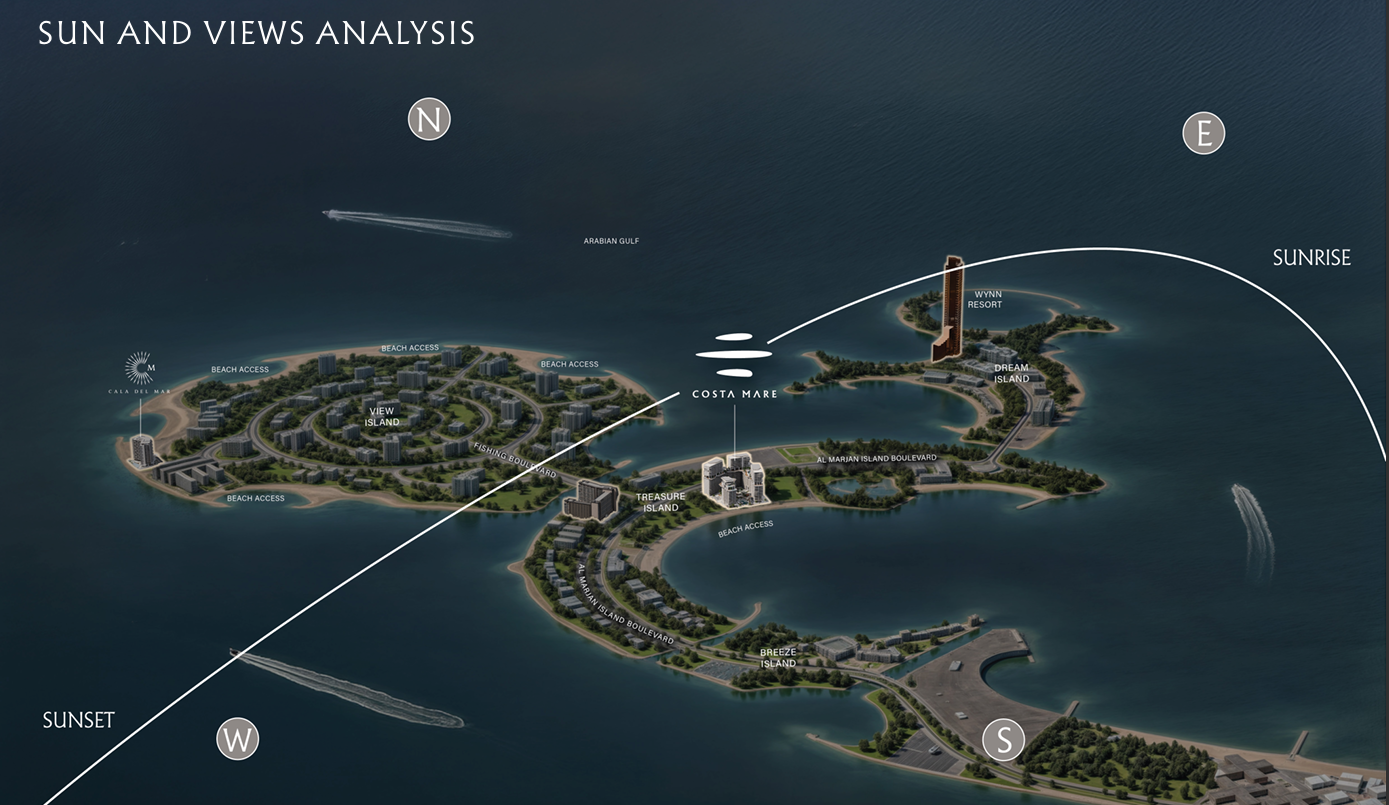The height and width of the screenshot is (805, 1389).
Task: Select the E compass marker
Action: (x=1203, y=133)
